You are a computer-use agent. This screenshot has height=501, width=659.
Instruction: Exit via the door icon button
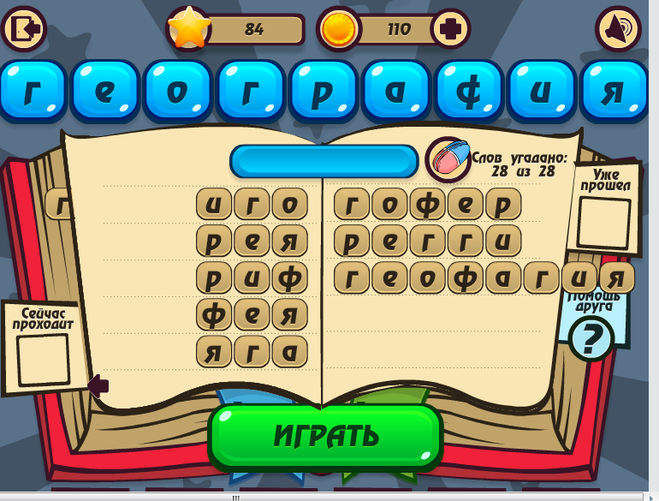coord(25,29)
